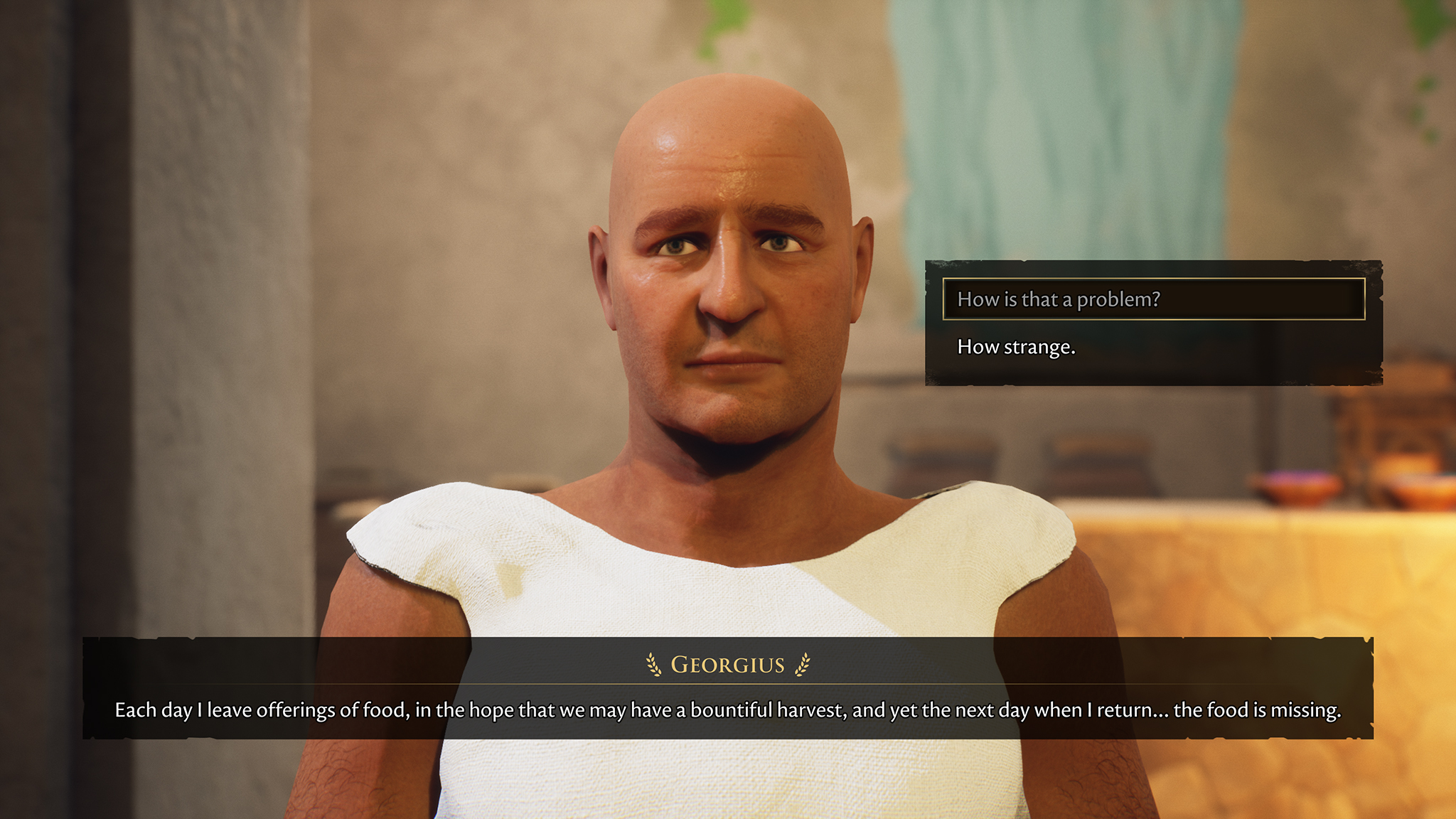This screenshot has height=819, width=1456.
Task: Choose "How is that a problem?" reply
Action: pos(1153,299)
